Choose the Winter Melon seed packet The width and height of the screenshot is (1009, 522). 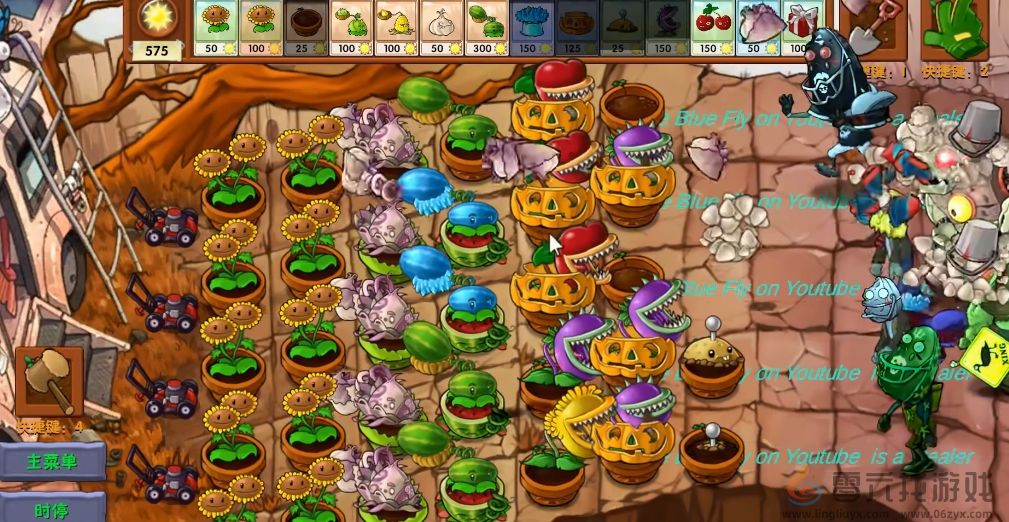[x=531, y=27]
